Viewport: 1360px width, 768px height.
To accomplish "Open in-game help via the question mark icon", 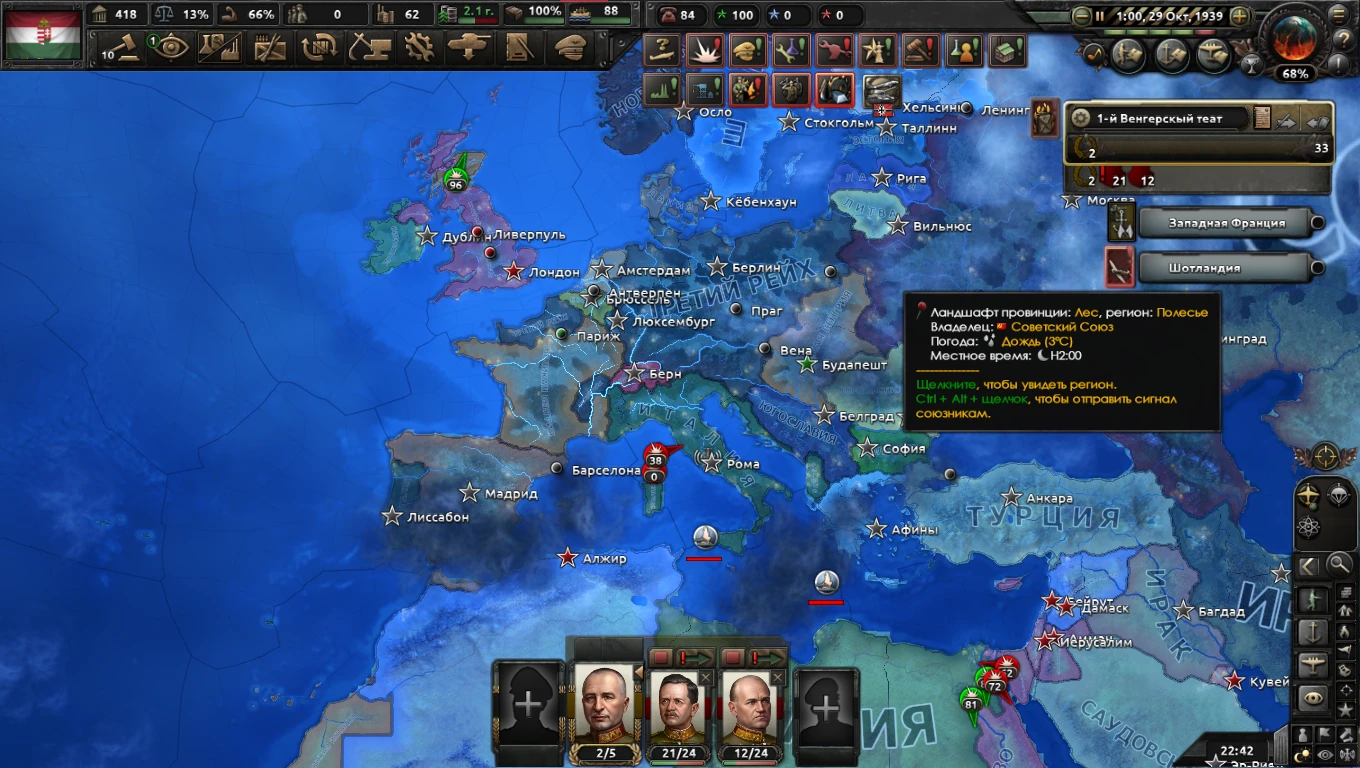I will click(x=1345, y=40).
